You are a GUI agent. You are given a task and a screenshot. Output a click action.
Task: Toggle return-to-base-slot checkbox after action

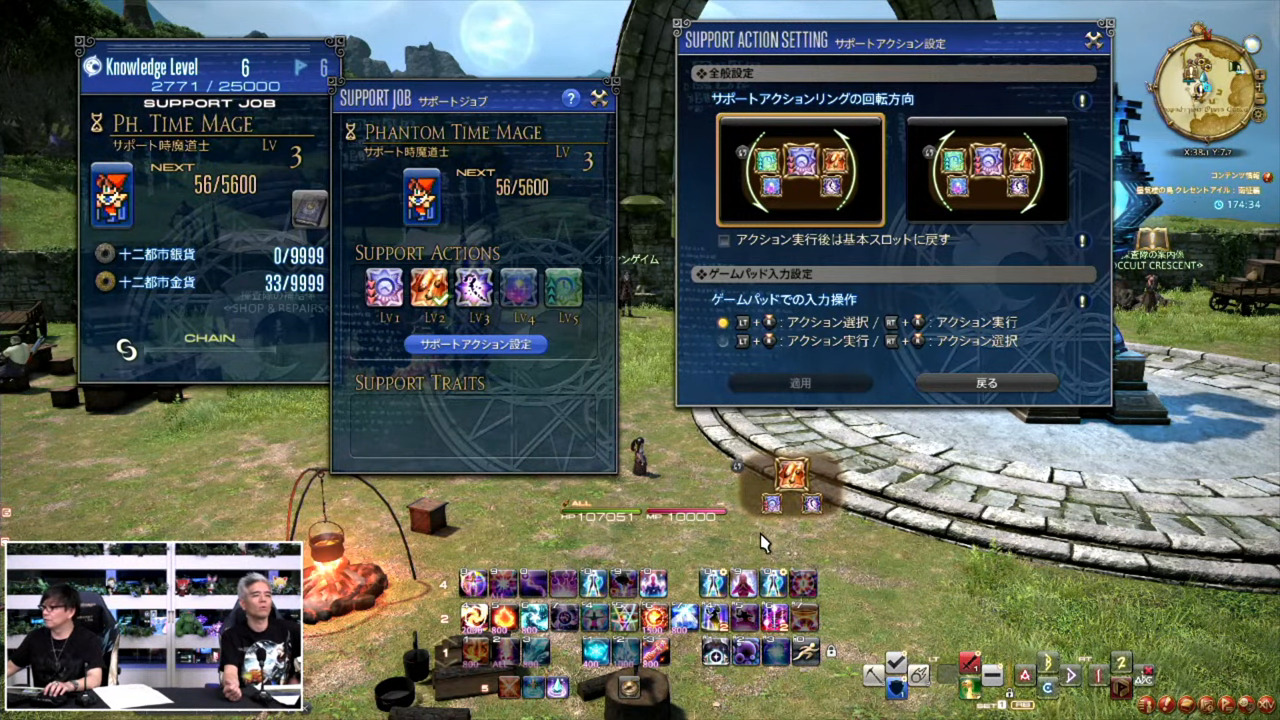tap(725, 240)
